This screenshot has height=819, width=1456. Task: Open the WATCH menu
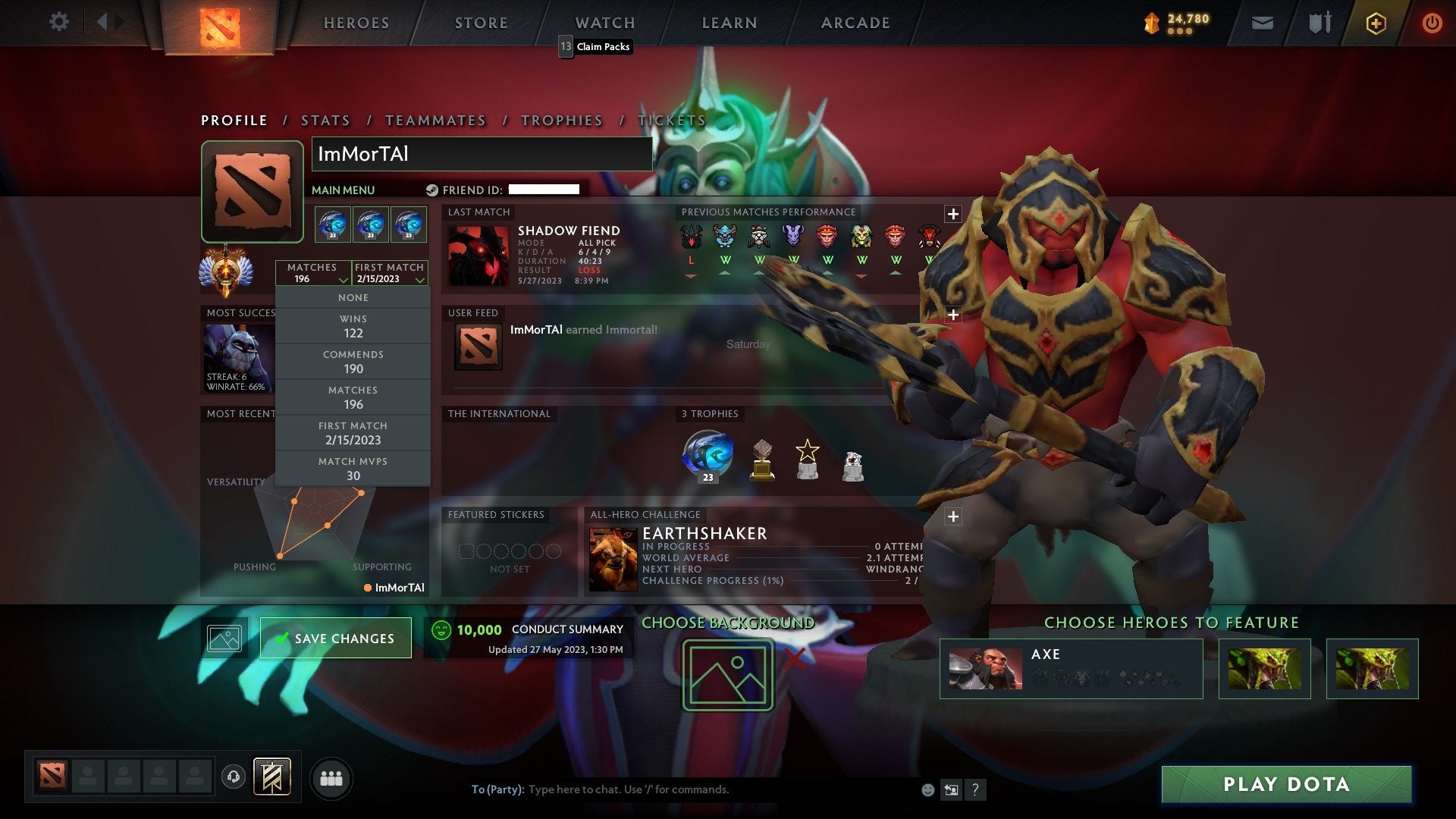click(x=604, y=22)
